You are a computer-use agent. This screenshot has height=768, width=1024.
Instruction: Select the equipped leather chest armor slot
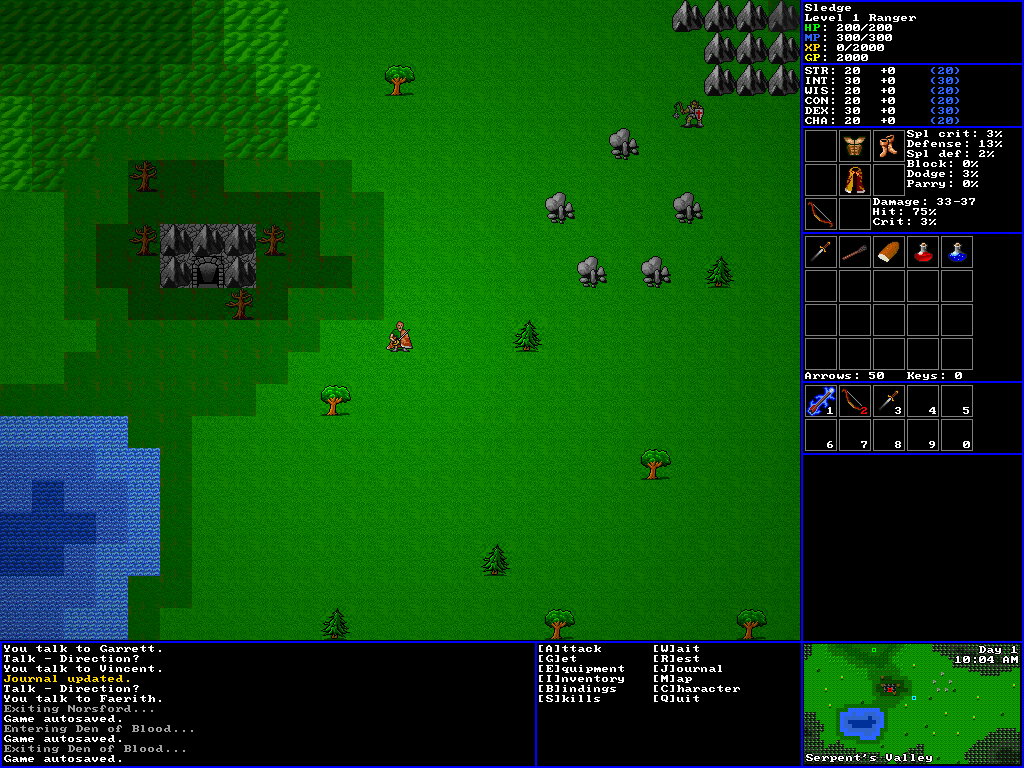854,146
